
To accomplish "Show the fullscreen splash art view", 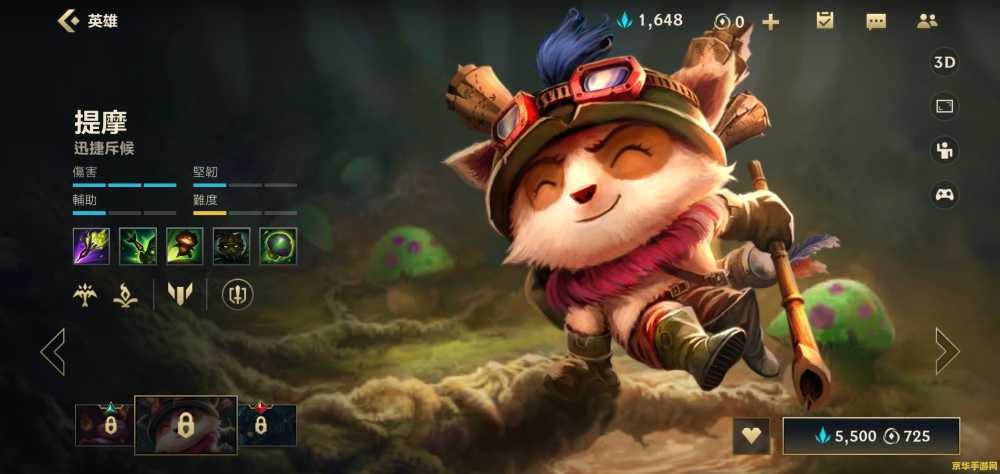I will [944, 106].
